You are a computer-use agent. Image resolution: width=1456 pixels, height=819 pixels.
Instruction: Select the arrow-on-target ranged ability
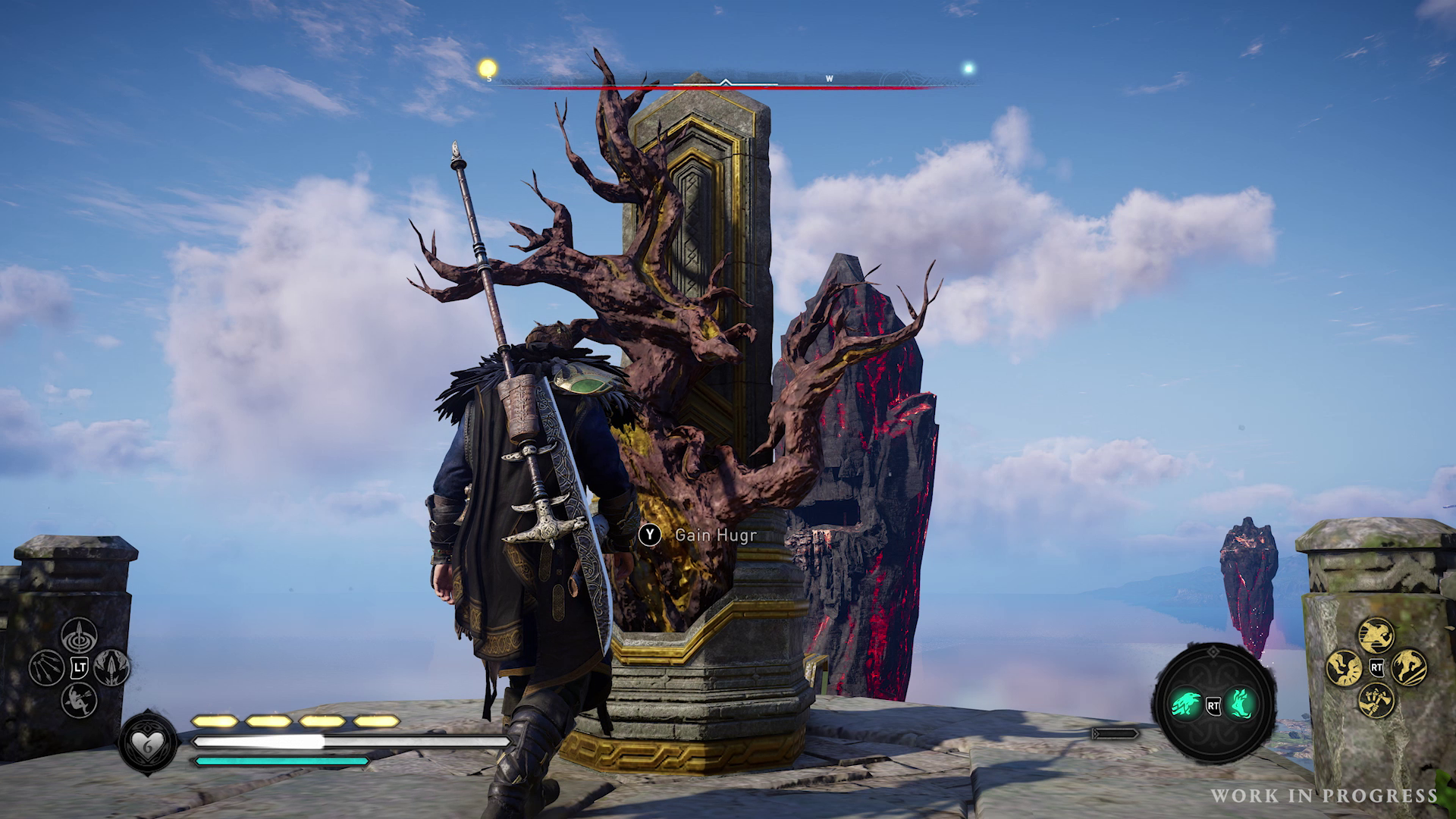pos(78,635)
